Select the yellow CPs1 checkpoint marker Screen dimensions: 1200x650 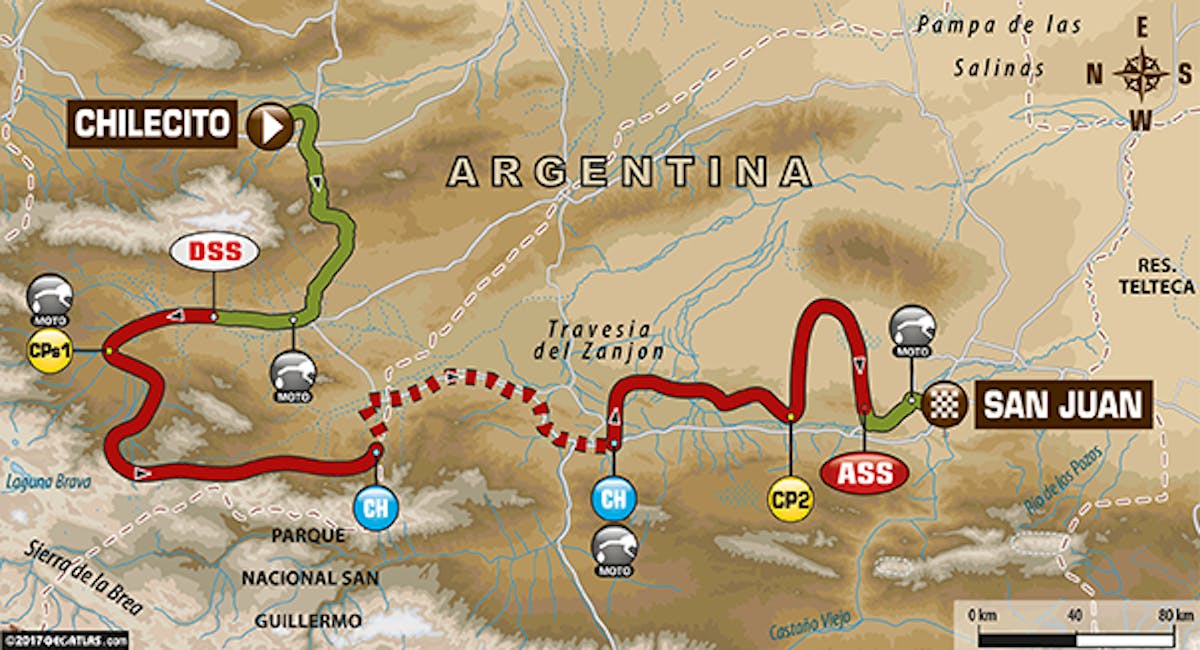click(50, 351)
